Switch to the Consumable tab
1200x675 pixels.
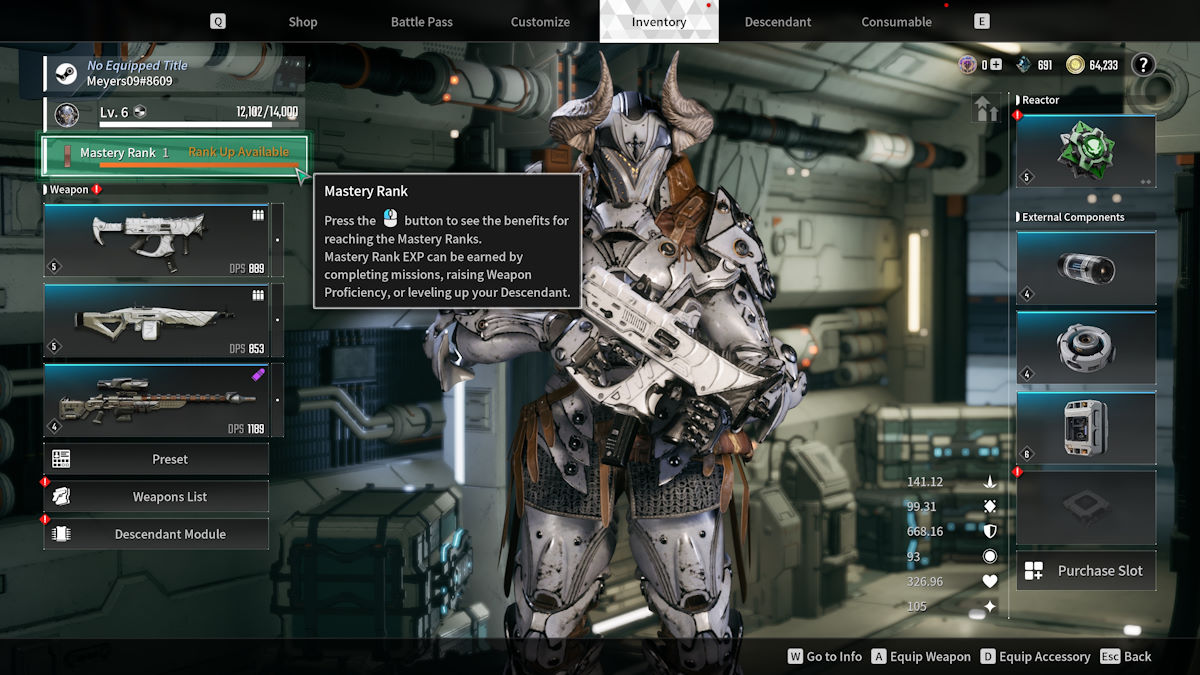pos(896,22)
